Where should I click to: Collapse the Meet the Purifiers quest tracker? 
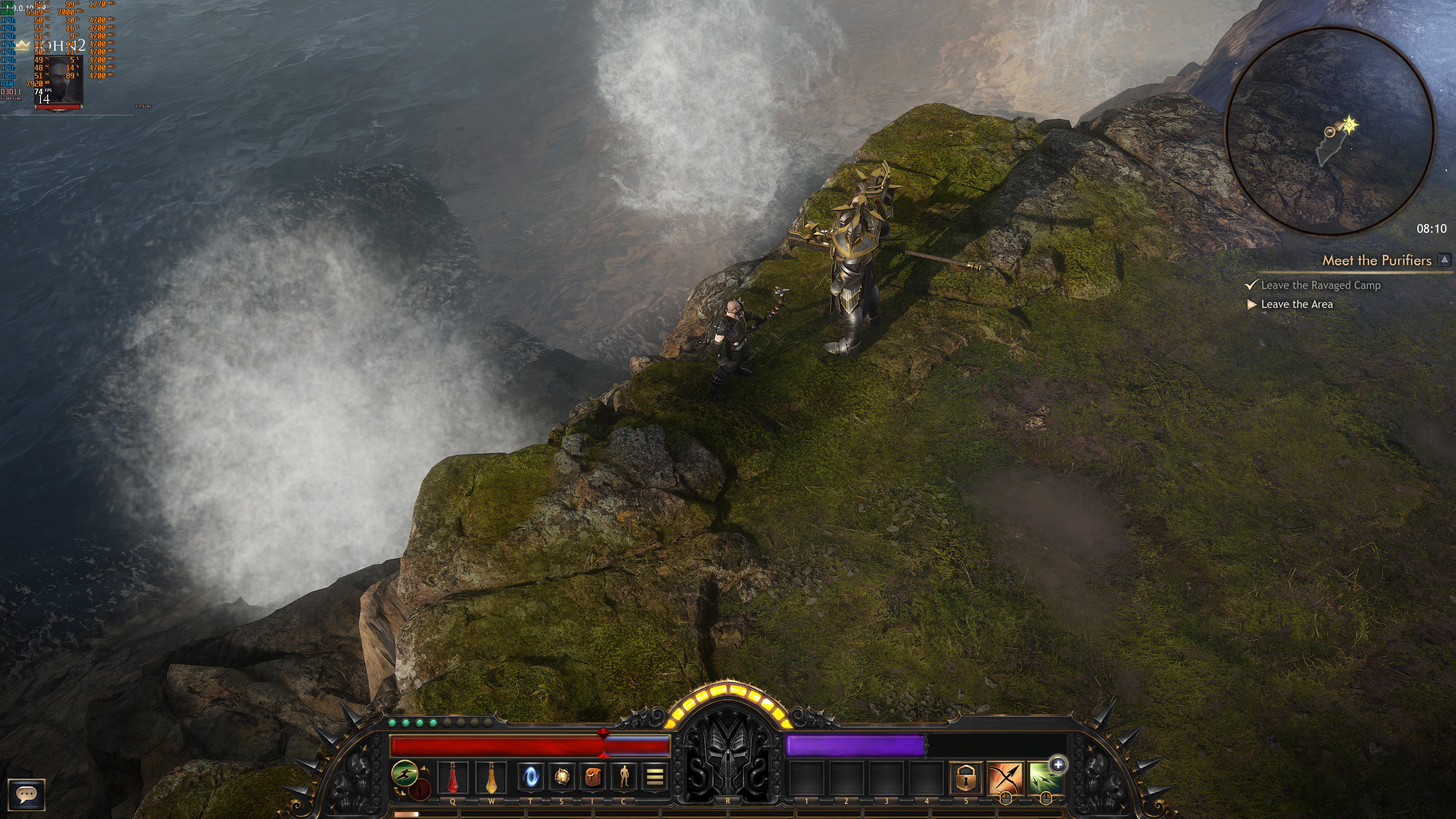tap(1444, 260)
